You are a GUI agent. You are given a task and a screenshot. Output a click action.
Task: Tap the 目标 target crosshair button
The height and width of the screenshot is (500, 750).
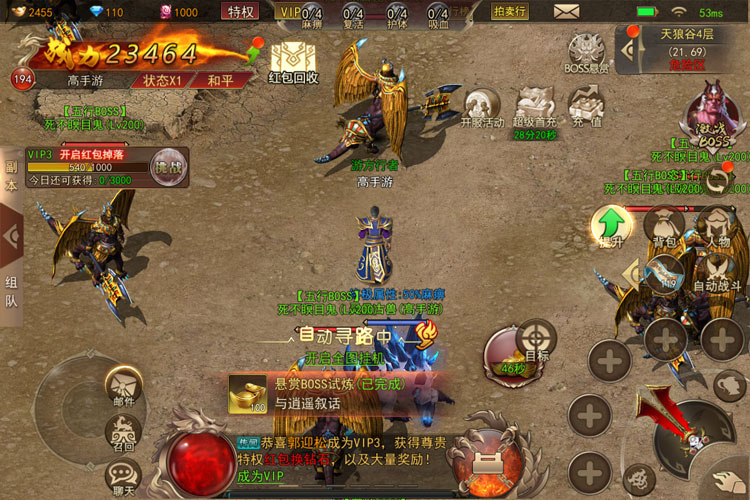pos(537,339)
